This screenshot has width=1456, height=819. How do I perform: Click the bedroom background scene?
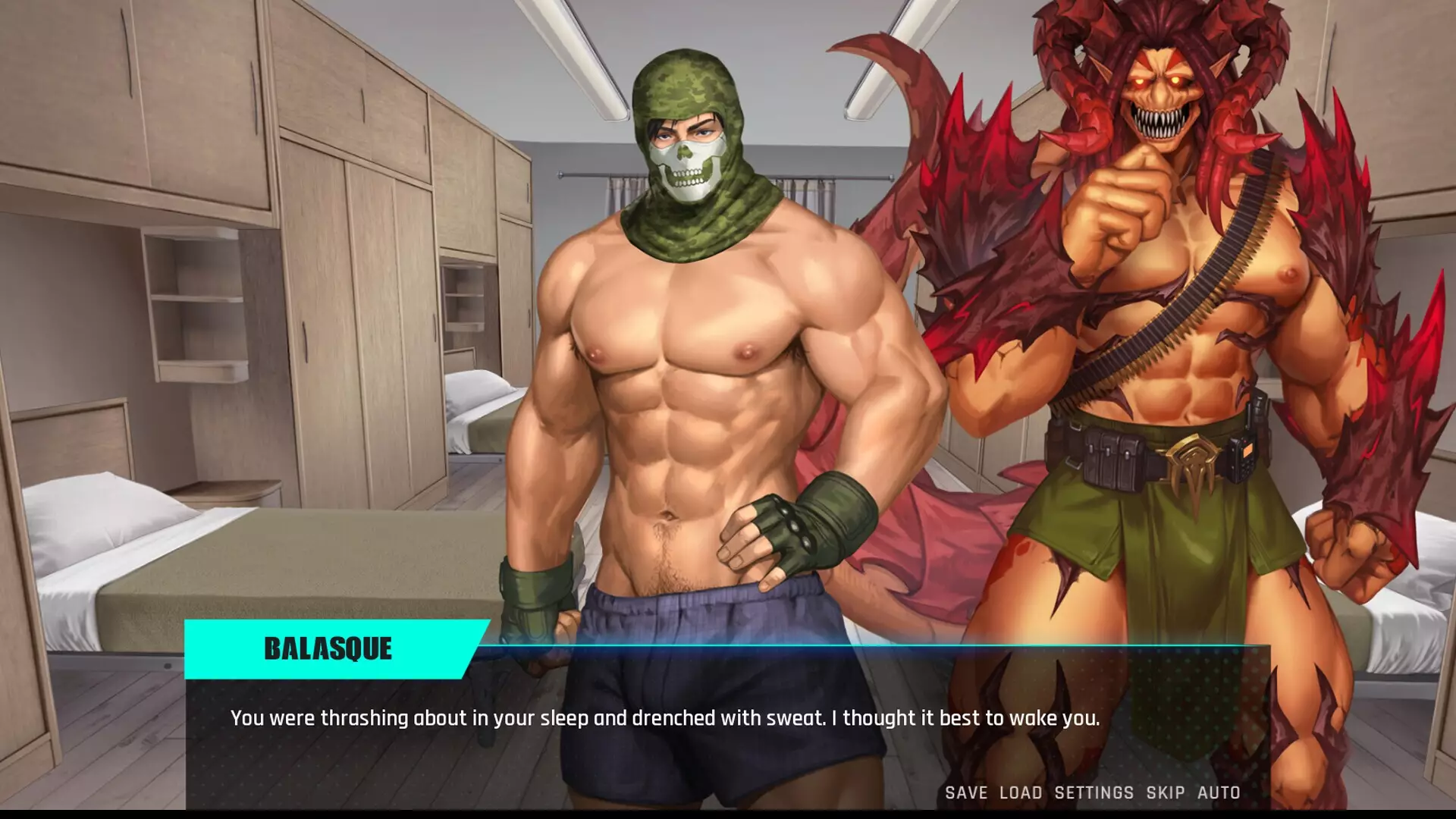(227, 303)
